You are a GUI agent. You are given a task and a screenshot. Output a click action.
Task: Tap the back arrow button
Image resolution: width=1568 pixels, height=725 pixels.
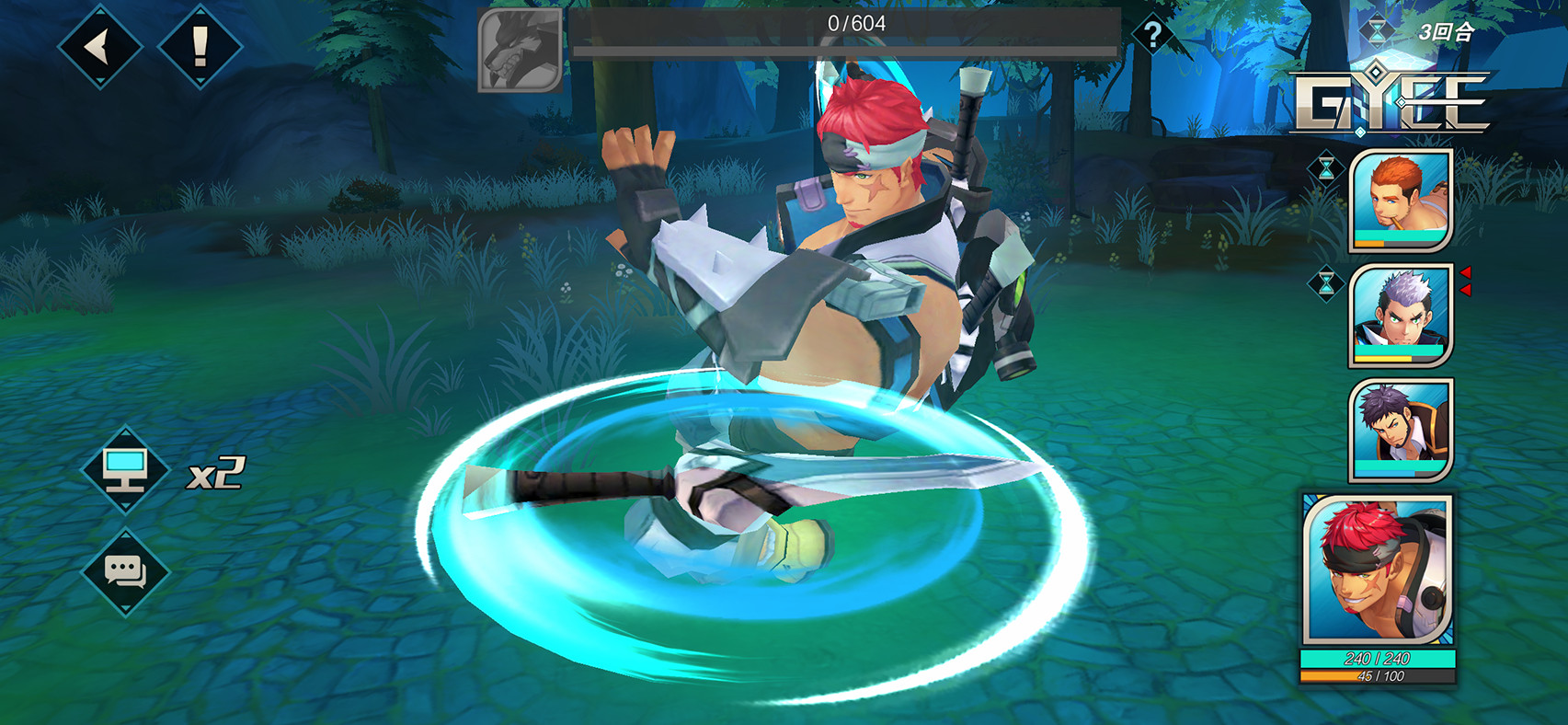pyautogui.click(x=99, y=46)
